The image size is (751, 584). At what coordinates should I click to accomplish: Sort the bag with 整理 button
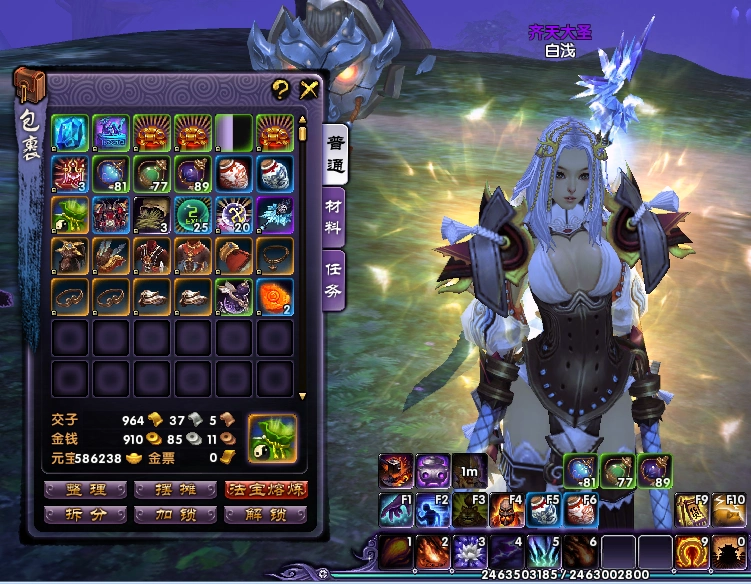pos(85,490)
